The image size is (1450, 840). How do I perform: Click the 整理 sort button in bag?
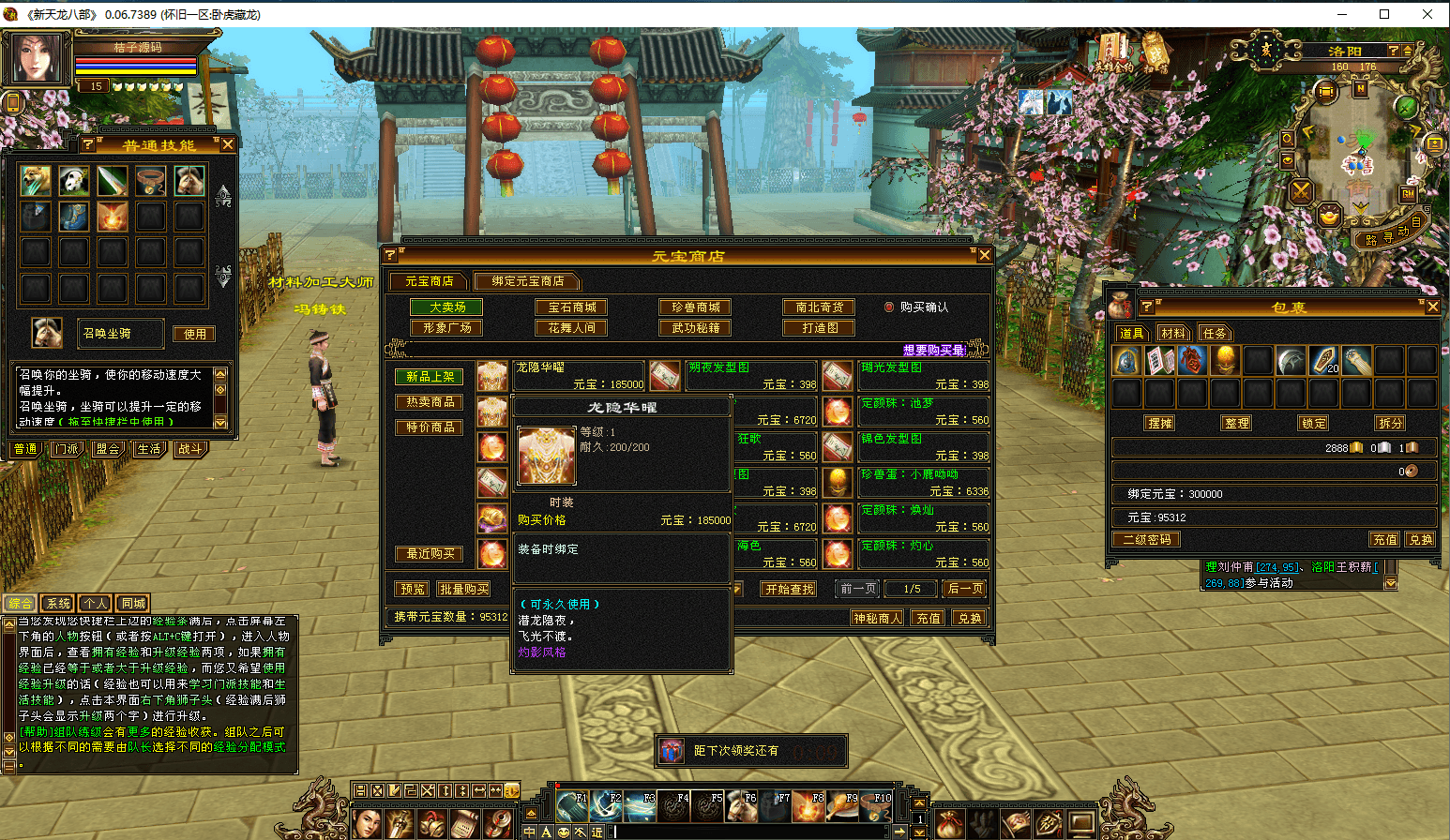click(1236, 423)
